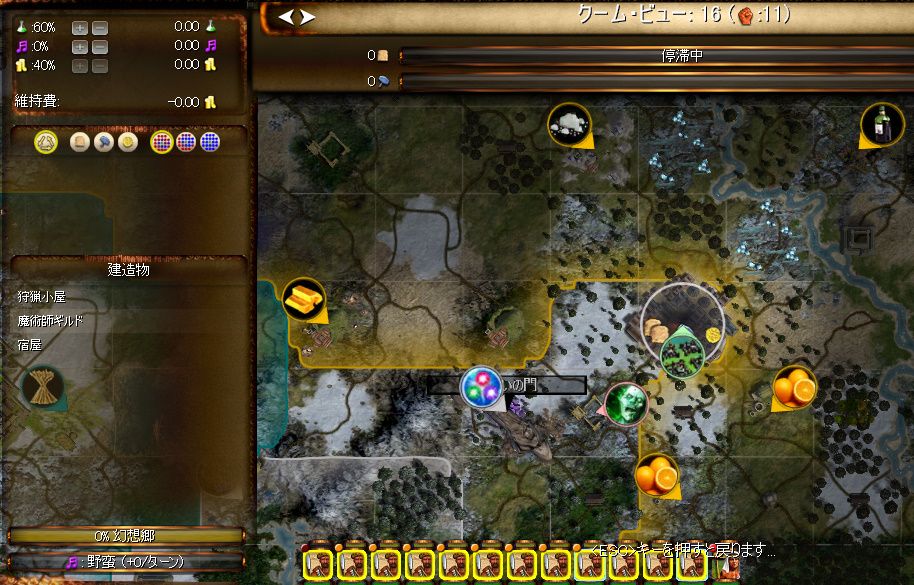914x585 pixels.
Task: Select the yellow-highlighted red-and-blue grid icon
Action: tap(161, 143)
